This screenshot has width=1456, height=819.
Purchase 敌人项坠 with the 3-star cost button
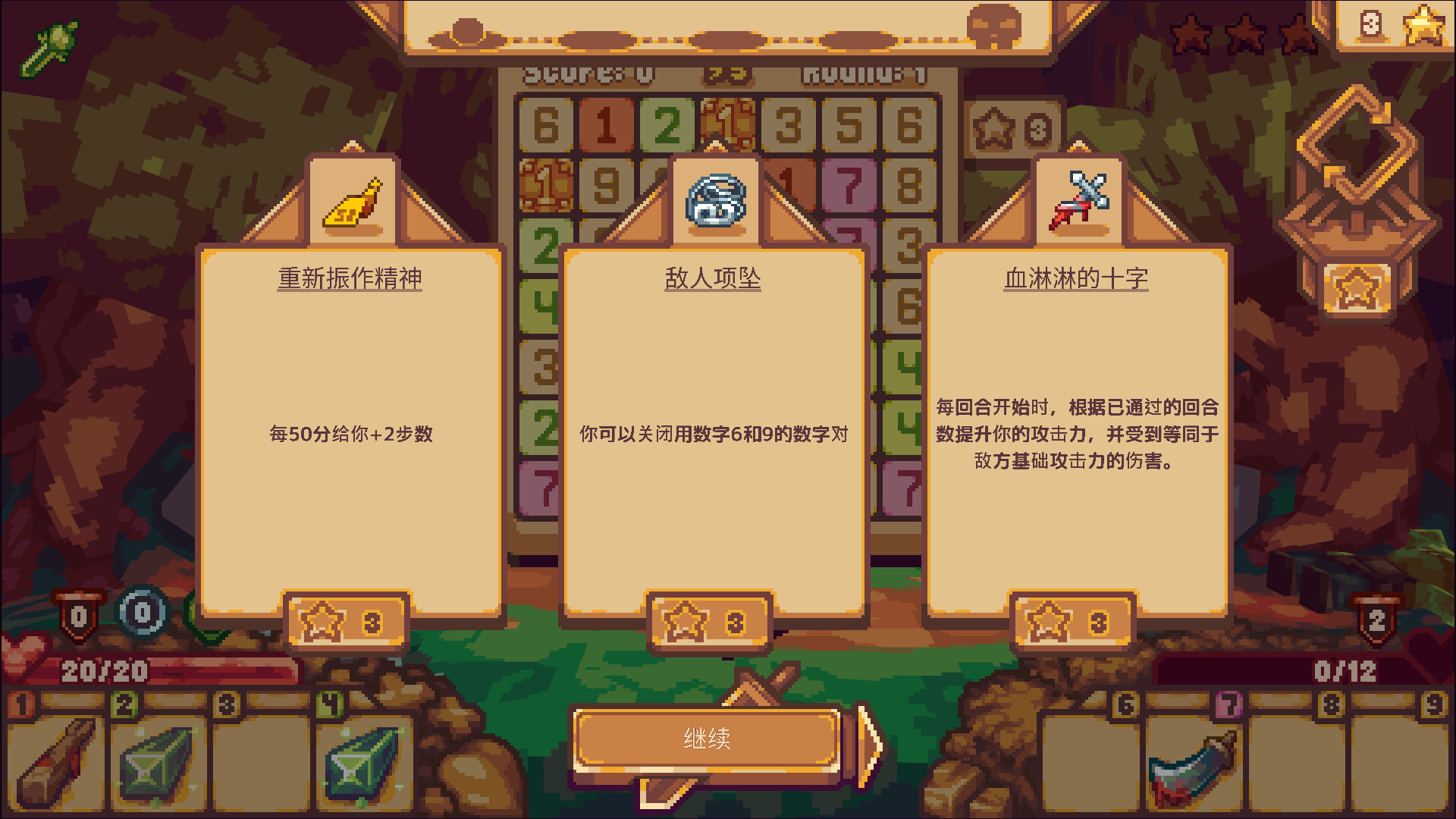[710, 618]
